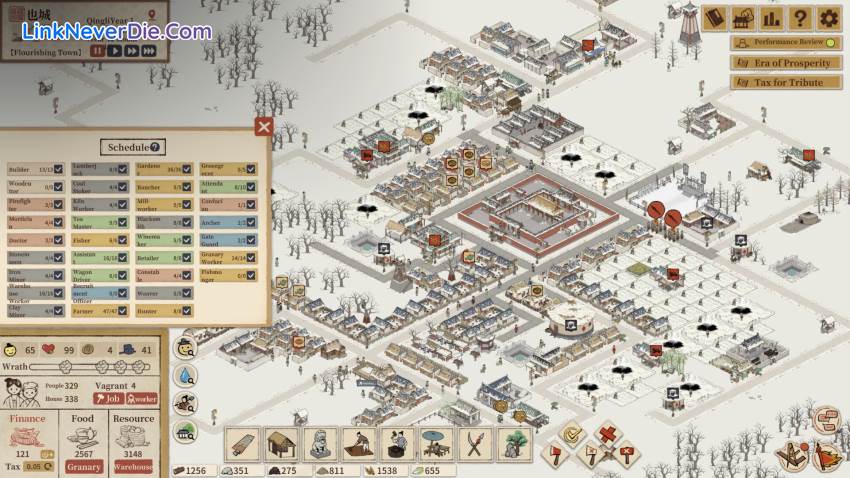Select the house building category
The height and width of the screenshot is (478, 850).
click(282, 444)
